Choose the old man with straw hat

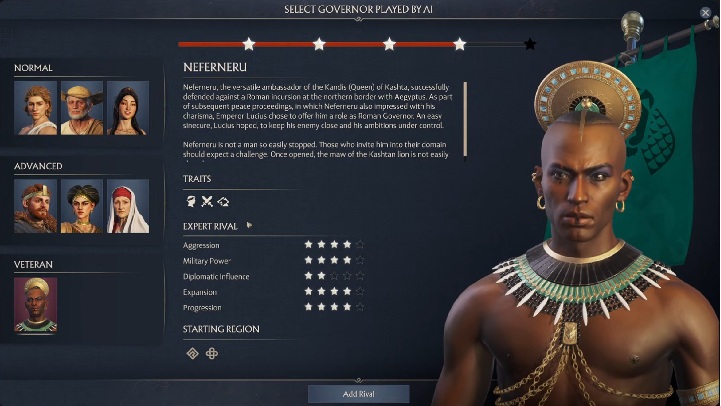point(81,108)
